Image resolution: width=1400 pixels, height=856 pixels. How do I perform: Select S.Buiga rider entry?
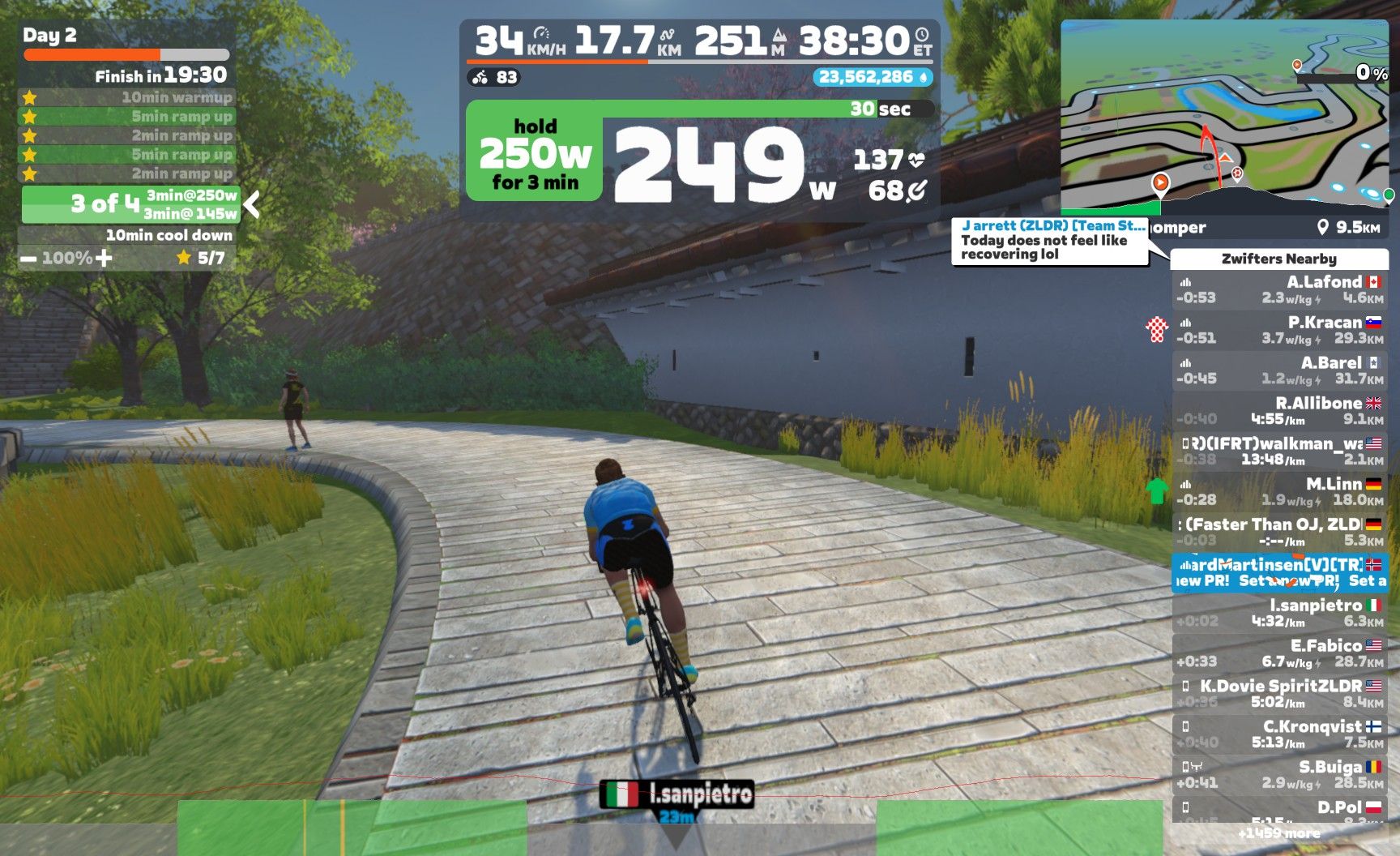point(1279,774)
